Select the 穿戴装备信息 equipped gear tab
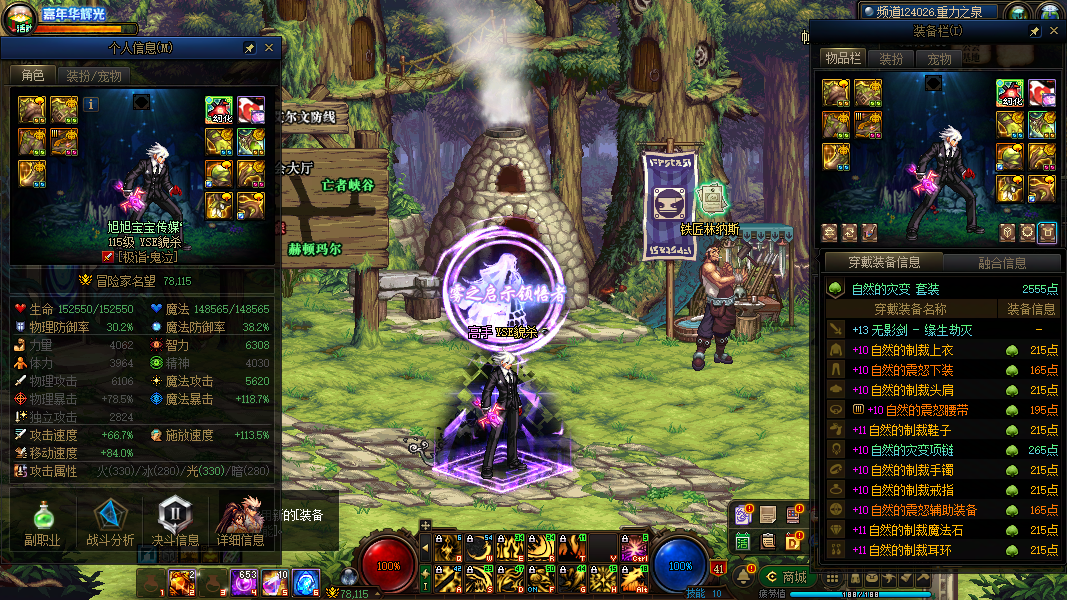1067x600 pixels. click(x=884, y=263)
